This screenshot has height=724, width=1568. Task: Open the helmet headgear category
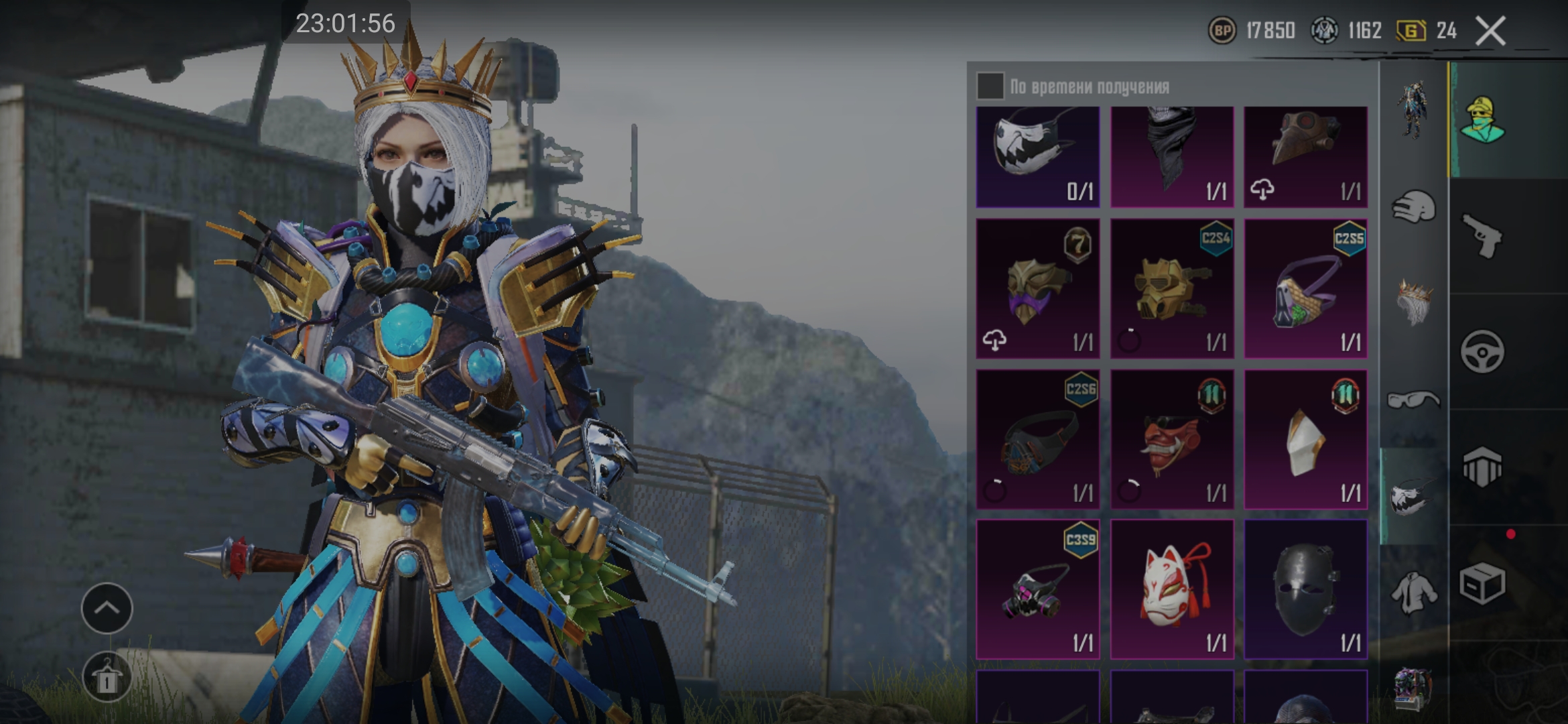pyautogui.click(x=1414, y=207)
